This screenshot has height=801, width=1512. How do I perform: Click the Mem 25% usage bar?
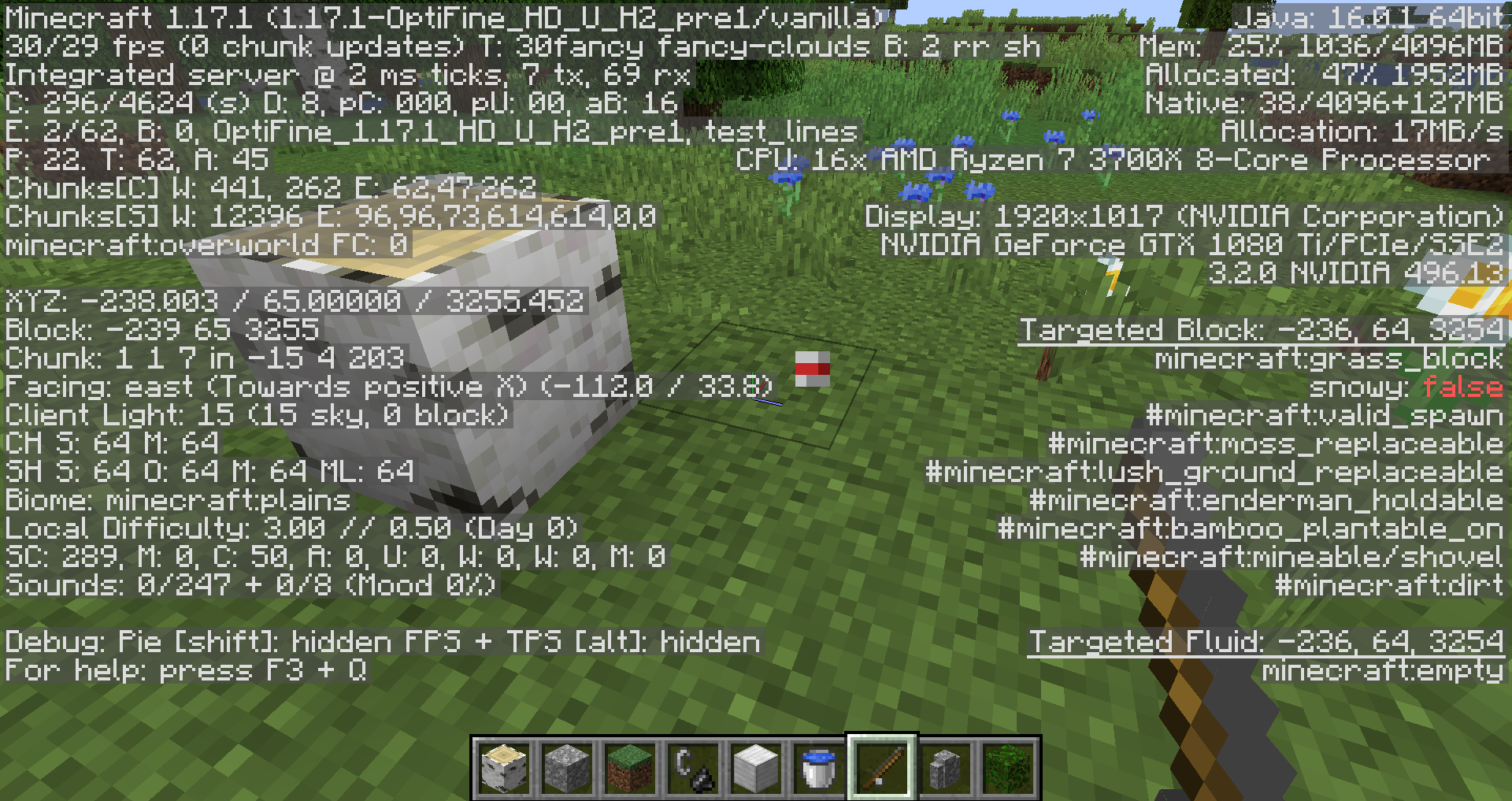click(1323, 46)
